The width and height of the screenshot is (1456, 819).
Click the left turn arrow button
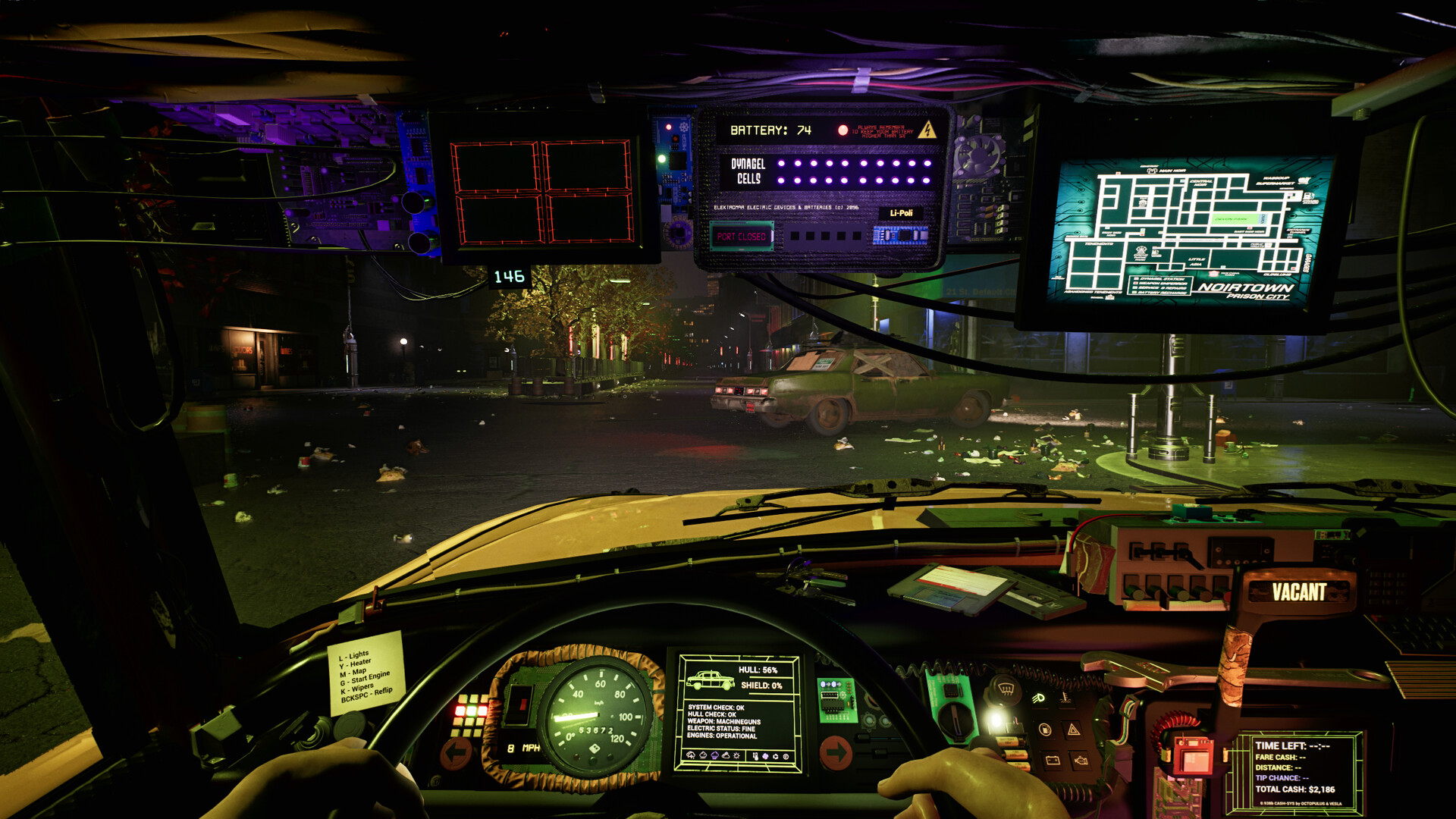click(457, 753)
